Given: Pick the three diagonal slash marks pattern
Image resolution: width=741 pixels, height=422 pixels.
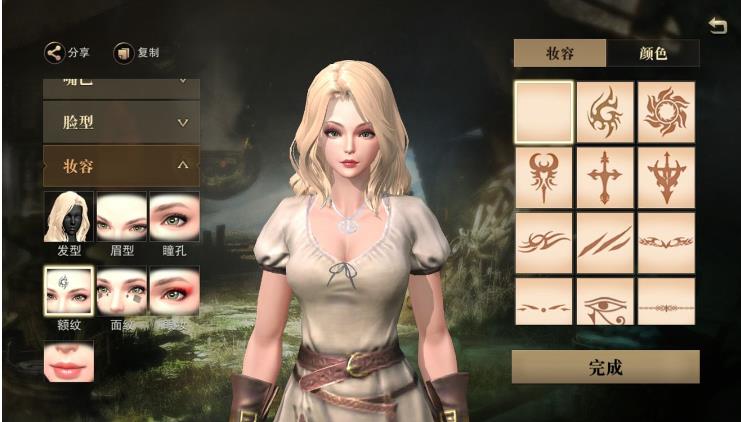Looking at the screenshot, I should [x=605, y=241].
